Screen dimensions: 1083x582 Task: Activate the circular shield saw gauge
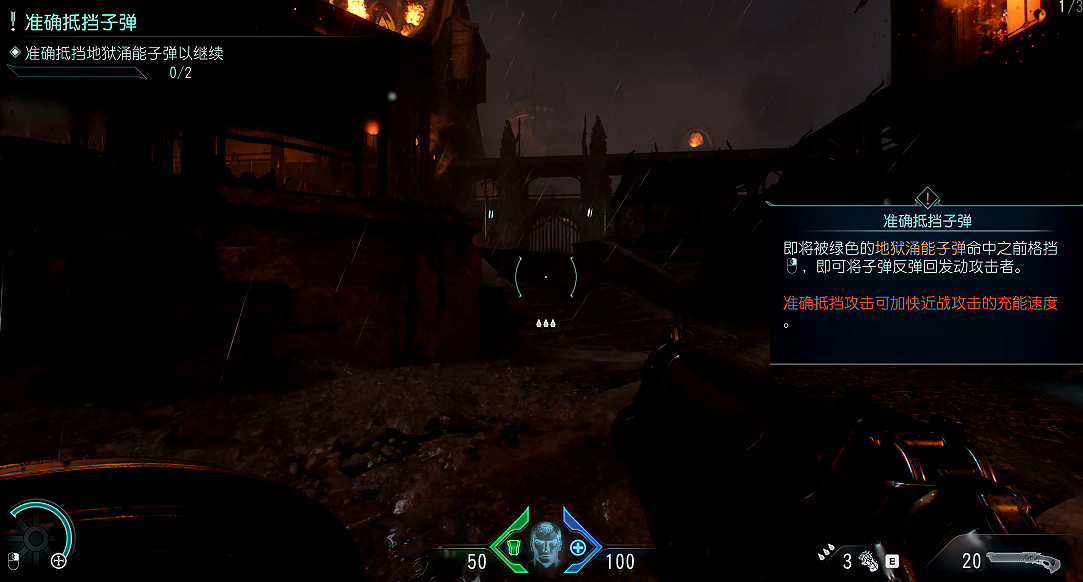click(x=37, y=538)
